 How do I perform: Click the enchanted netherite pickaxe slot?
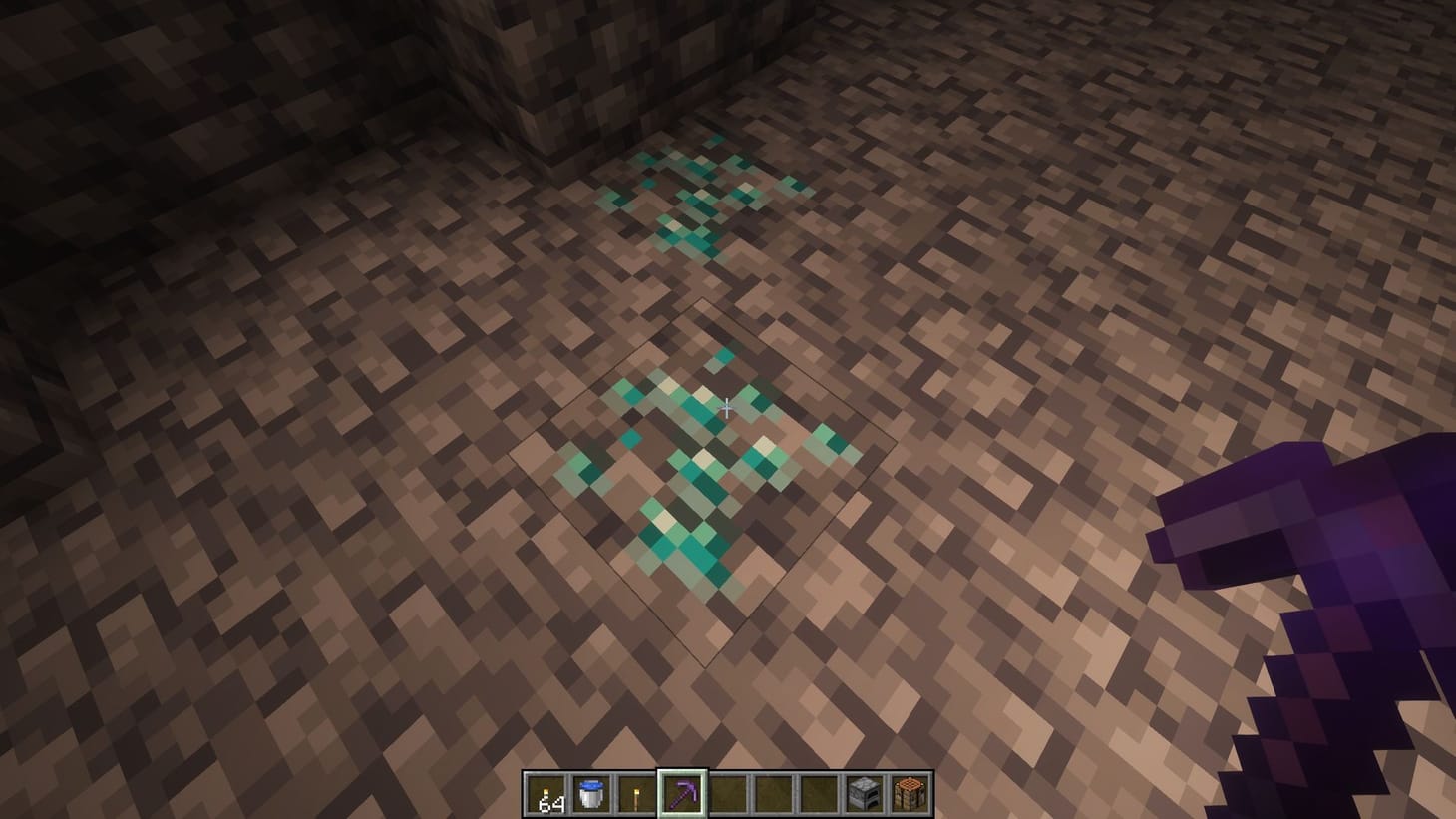tap(683, 793)
